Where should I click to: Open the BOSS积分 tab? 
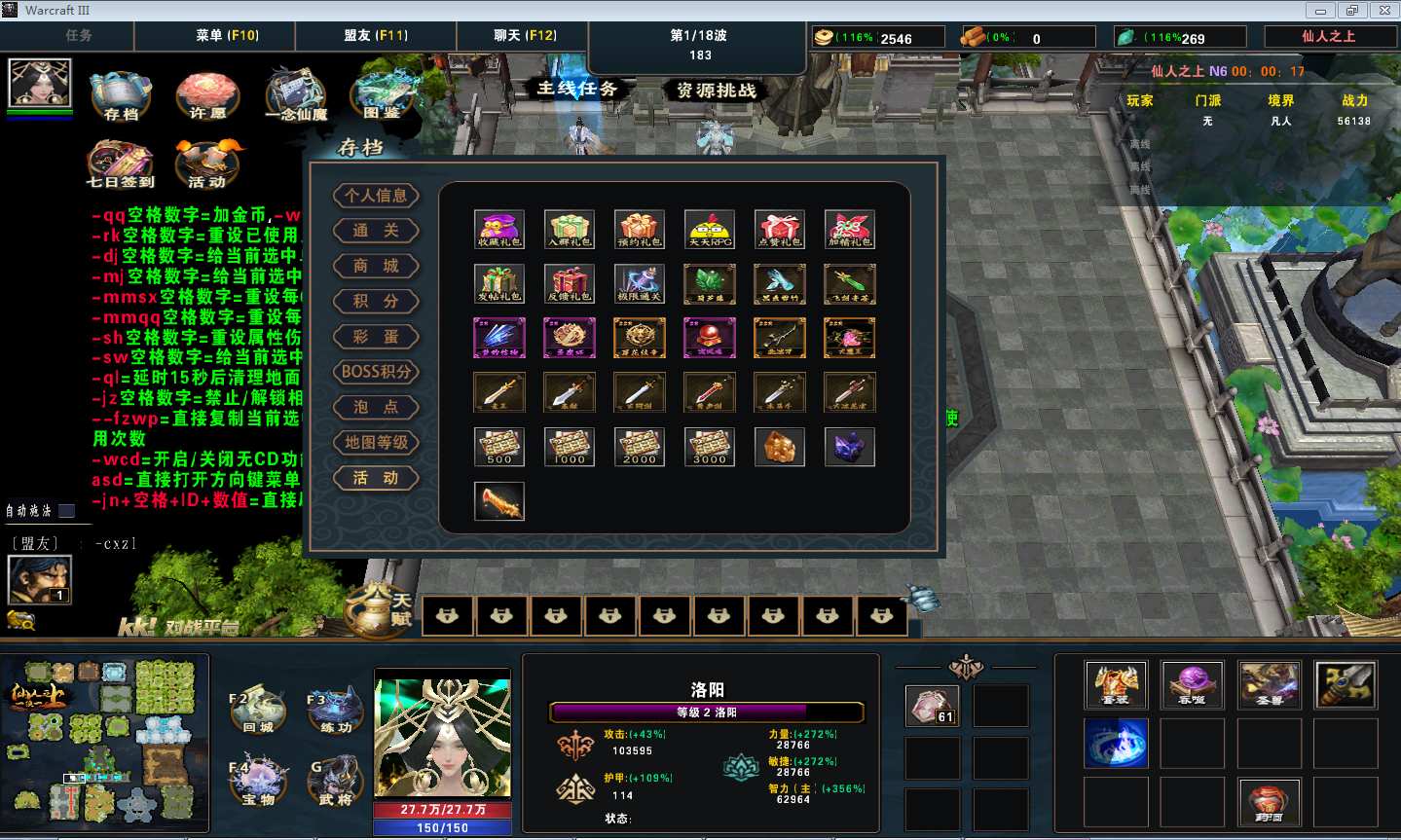click(x=376, y=372)
